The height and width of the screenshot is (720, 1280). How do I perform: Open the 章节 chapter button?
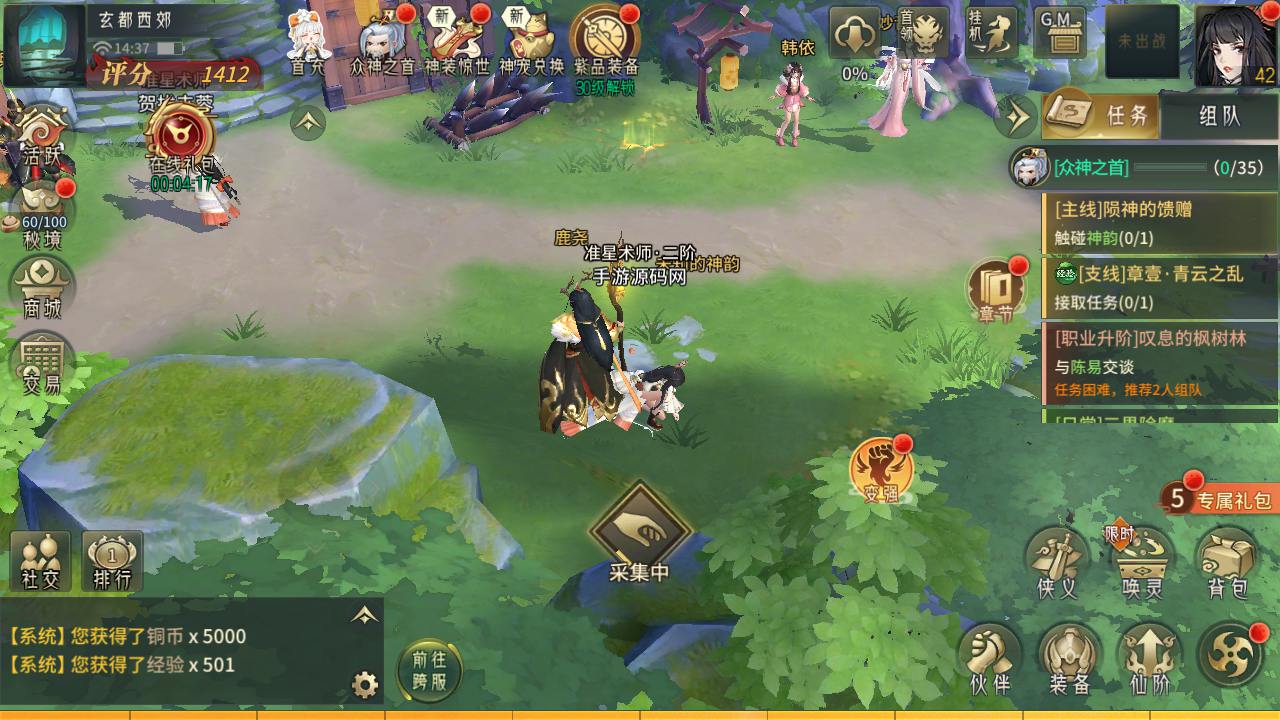click(996, 290)
